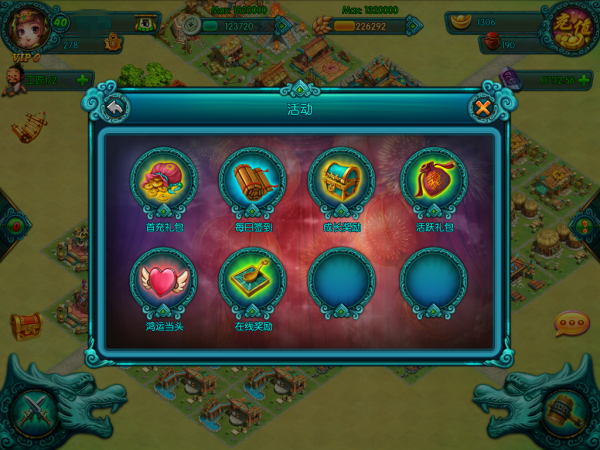Go back using the arrow button

114,107
